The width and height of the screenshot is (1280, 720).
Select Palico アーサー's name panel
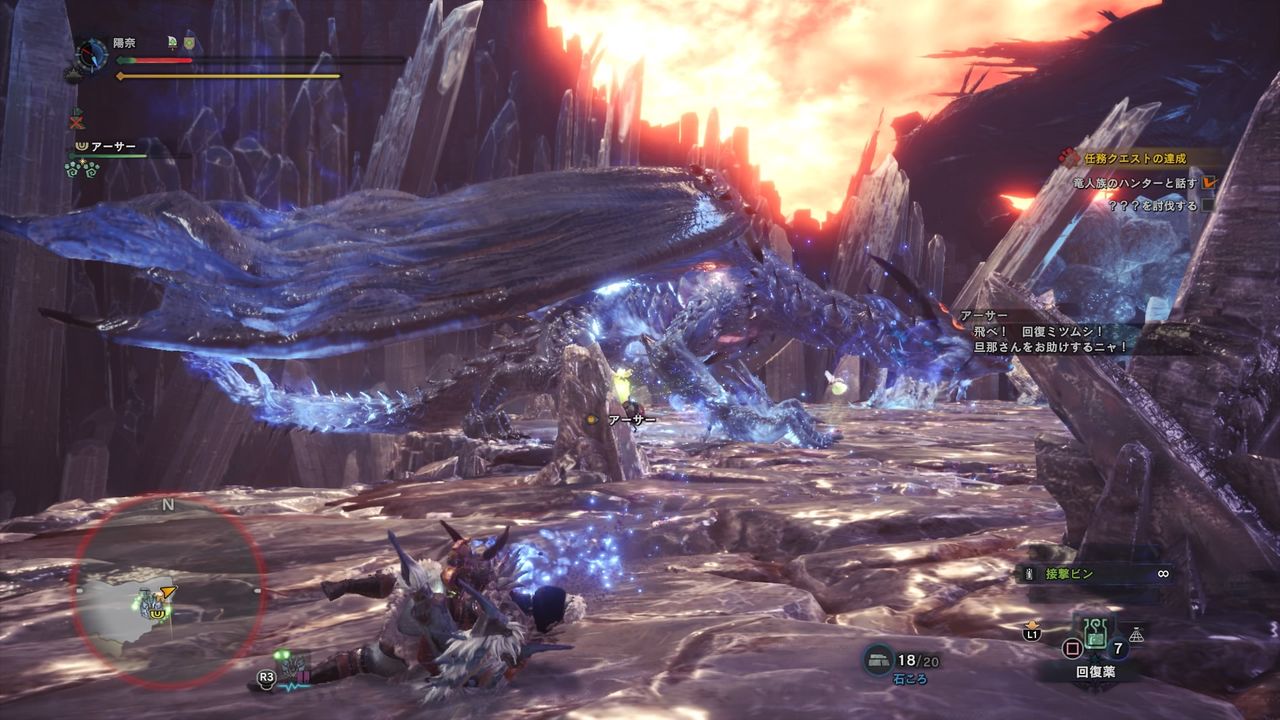pyautogui.click(x=112, y=146)
